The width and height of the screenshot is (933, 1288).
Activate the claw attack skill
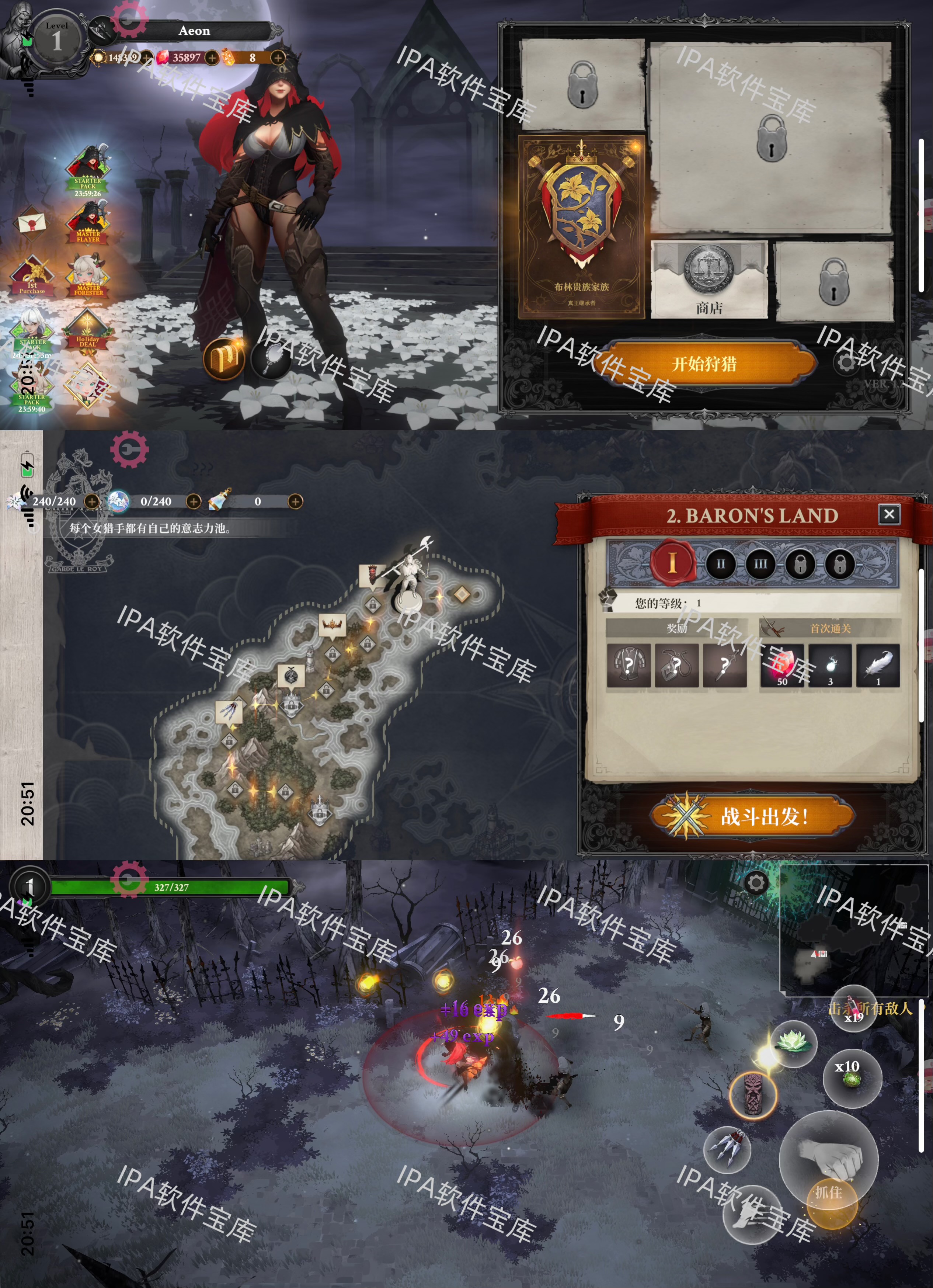[x=727, y=1148]
